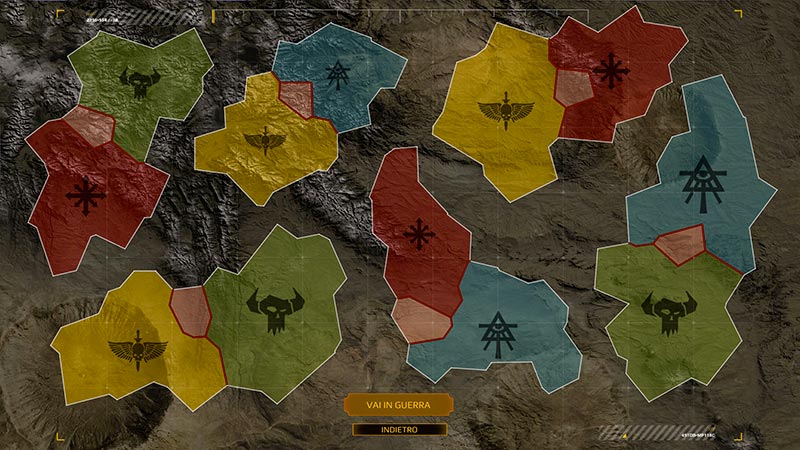Go back with the INDIETRO button
Viewport: 800px width, 450px height.
tap(398, 429)
